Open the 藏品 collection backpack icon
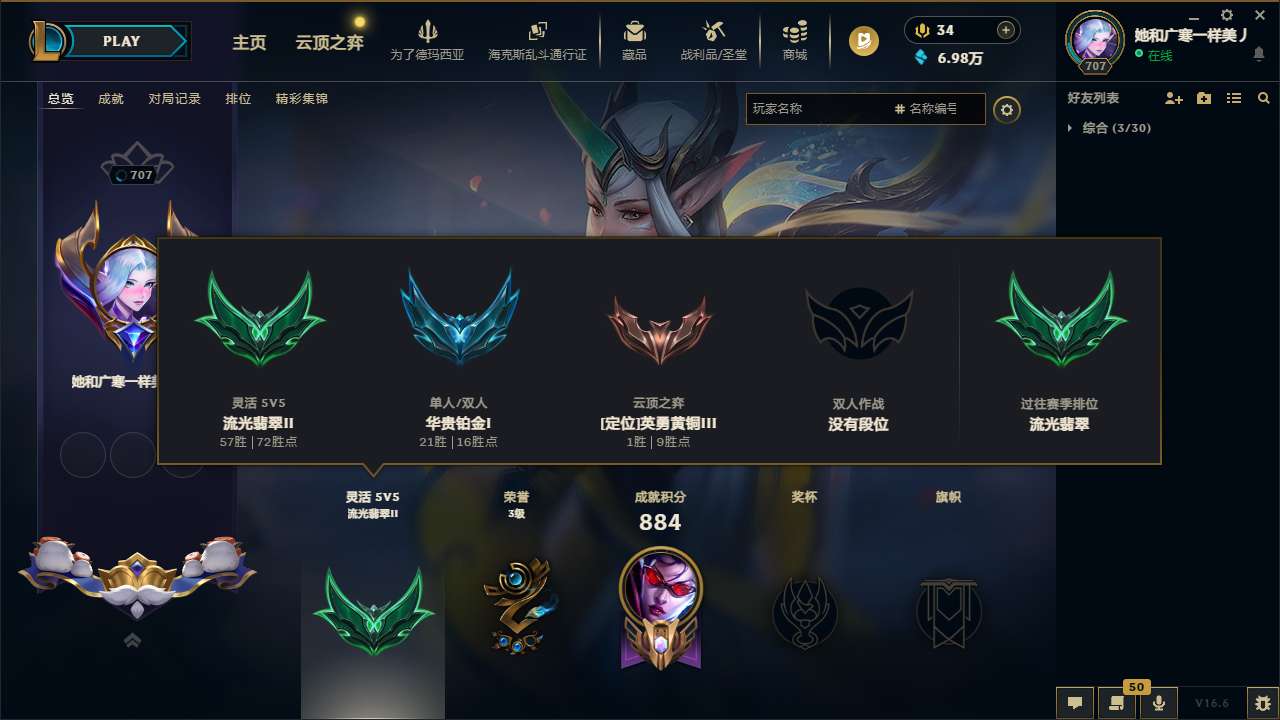The image size is (1280, 720). coord(632,32)
